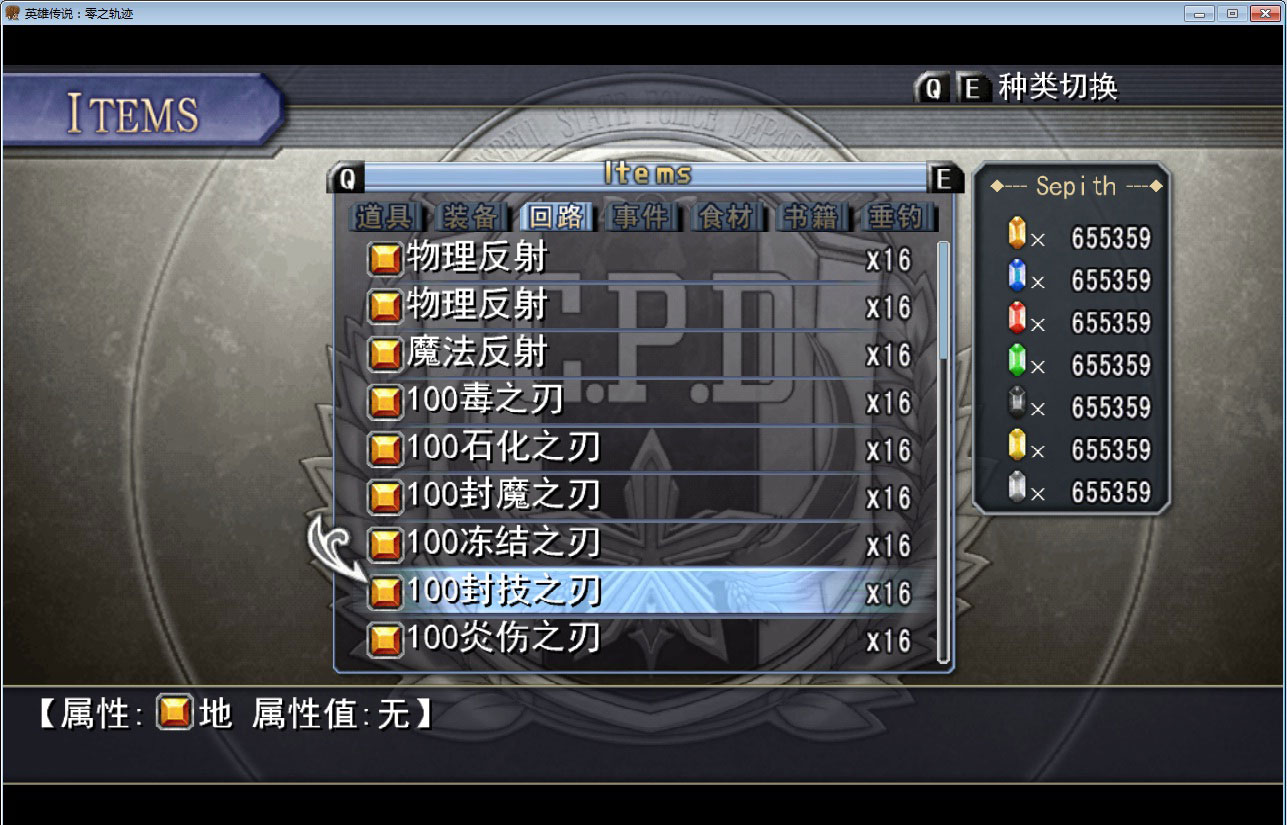Viewport: 1287px width, 825px height.
Task: Select the 回路 tab
Action: click(555, 217)
